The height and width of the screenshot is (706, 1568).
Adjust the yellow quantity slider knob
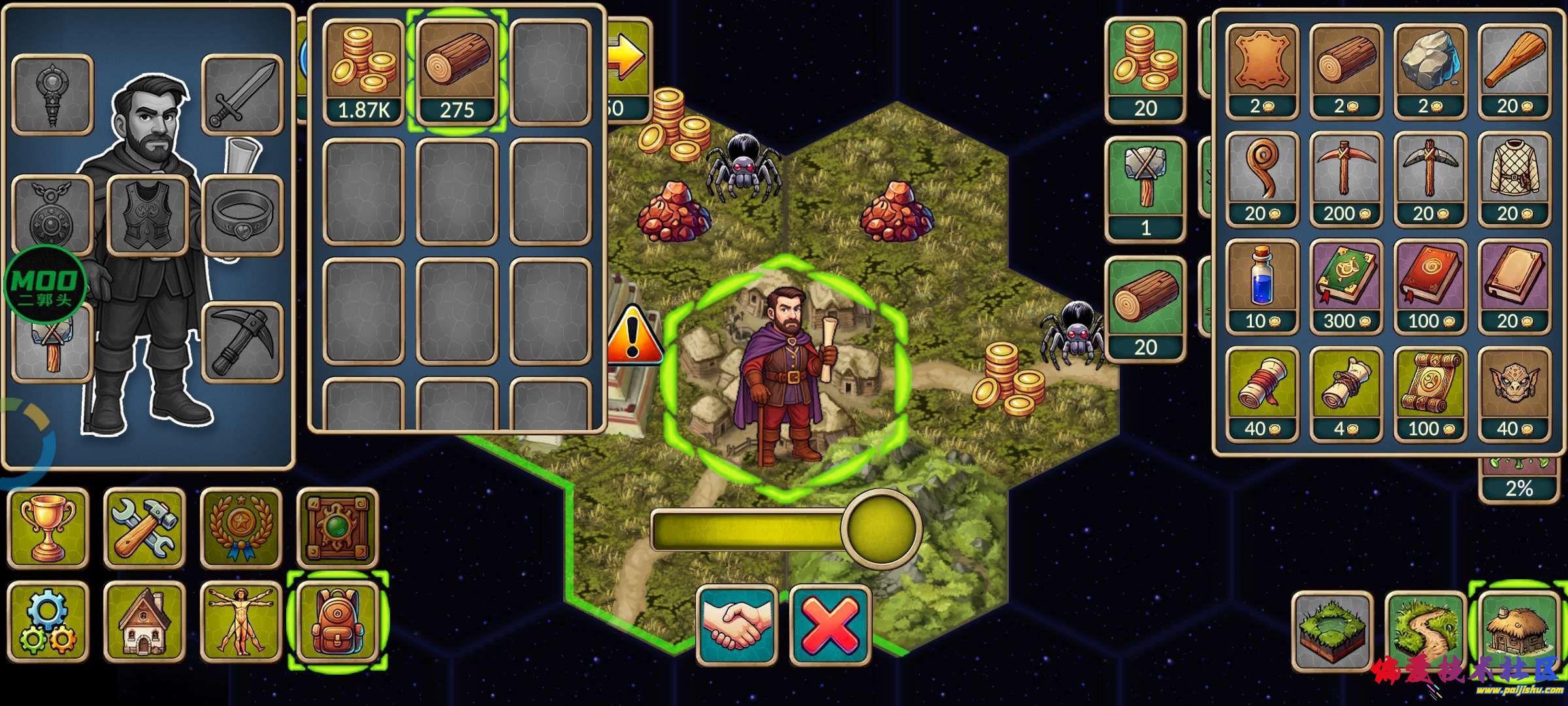(x=881, y=529)
